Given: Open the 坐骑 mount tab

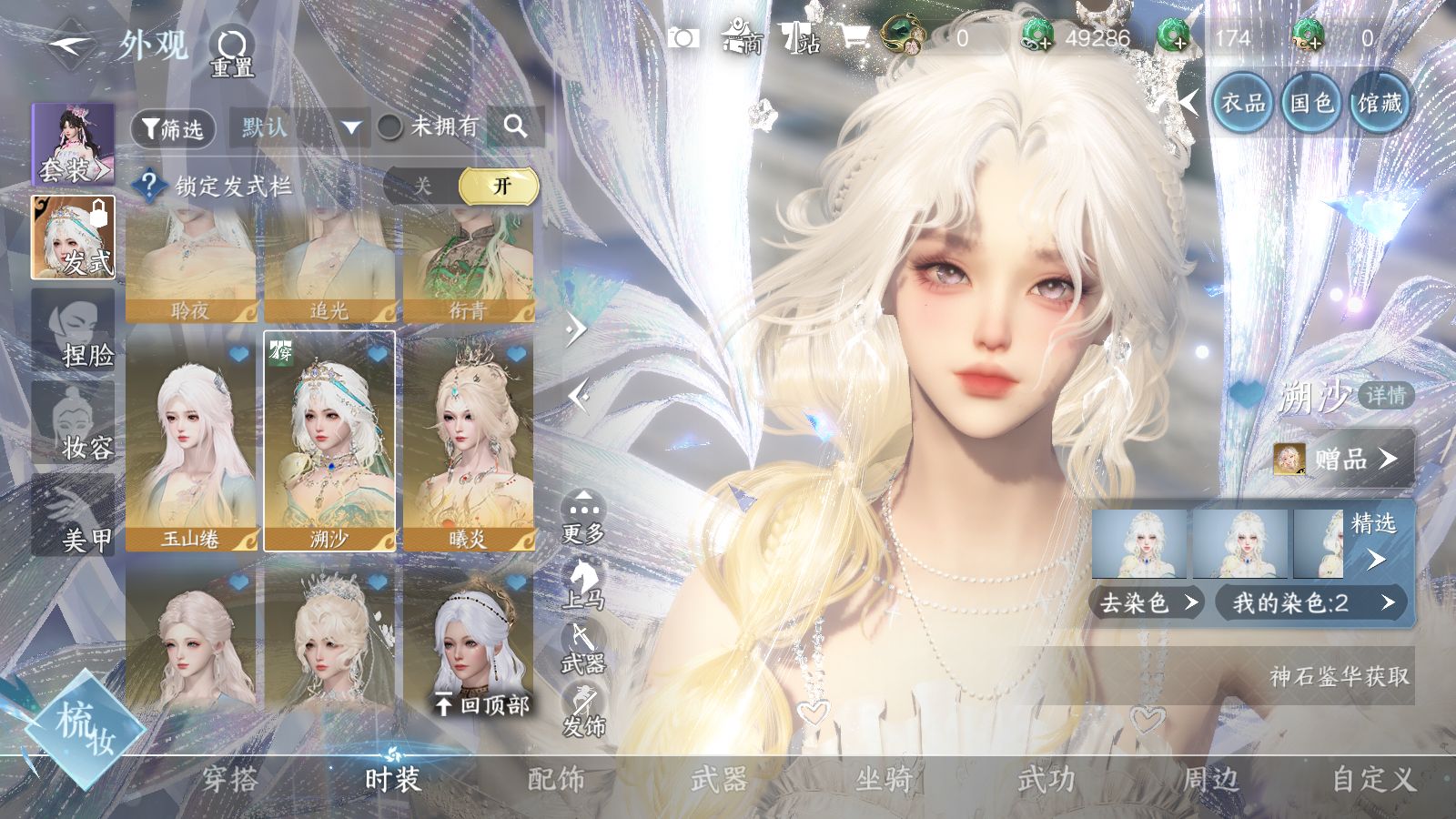Looking at the screenshot, I should pos(883,779).
